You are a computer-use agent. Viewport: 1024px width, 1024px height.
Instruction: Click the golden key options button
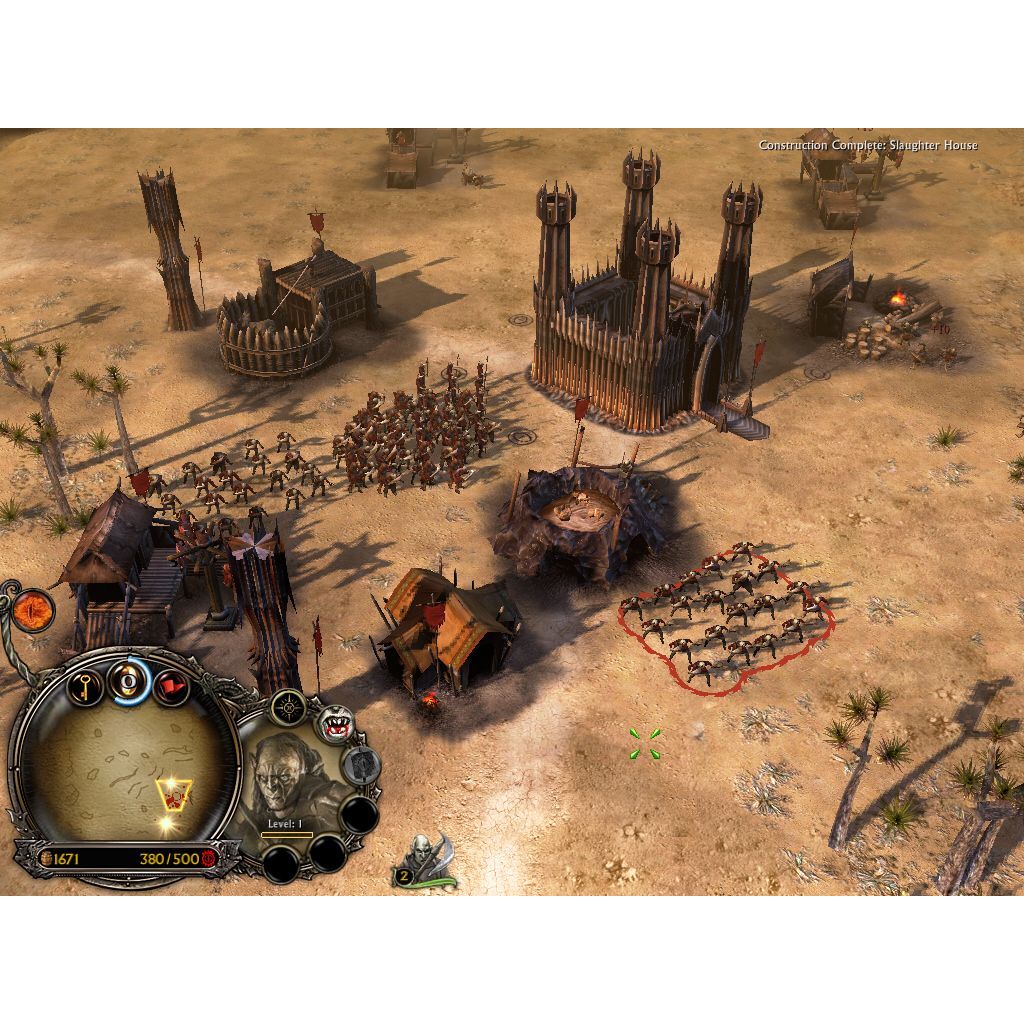[x=85, y=687]
